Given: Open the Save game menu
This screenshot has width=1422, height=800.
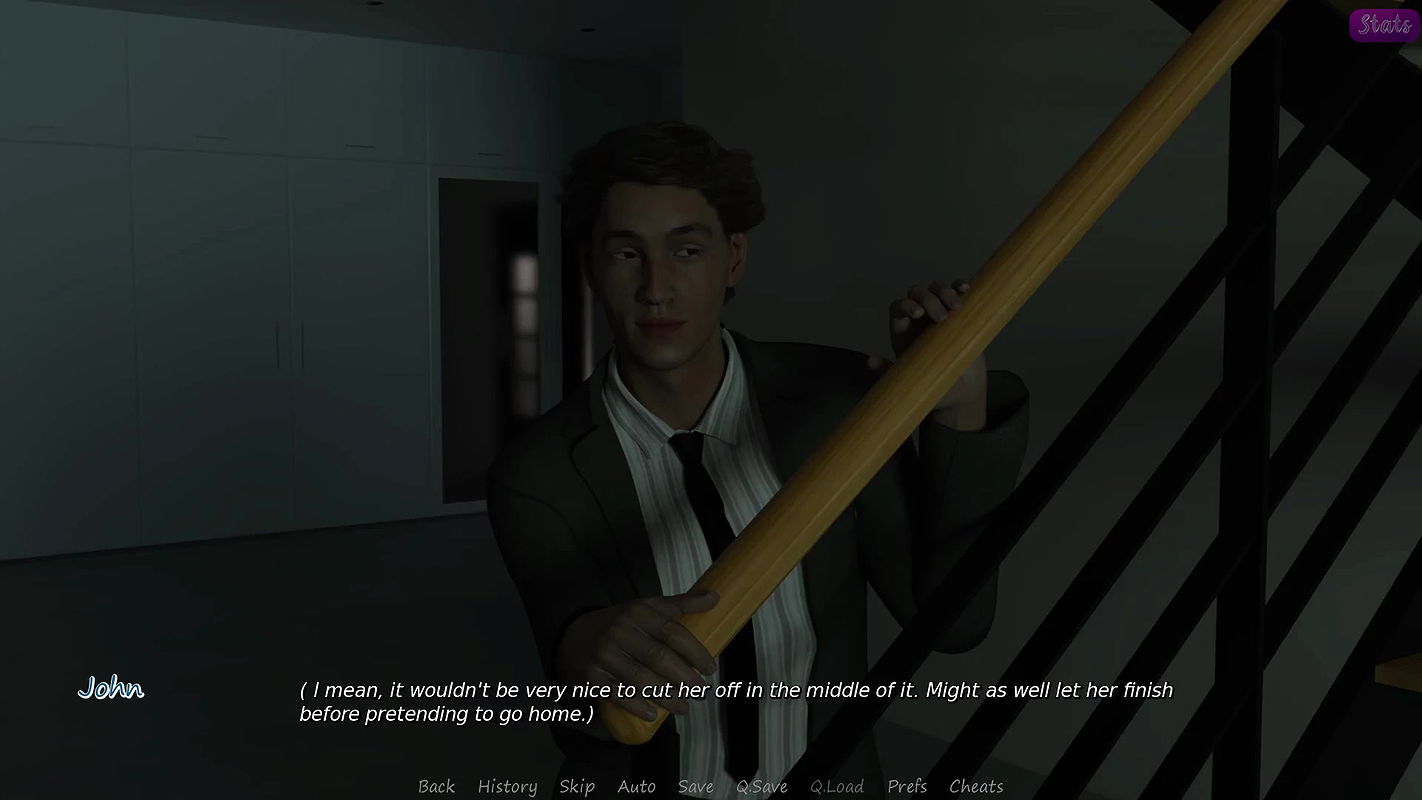Looking at the screenshot, I should coord(696,787).
